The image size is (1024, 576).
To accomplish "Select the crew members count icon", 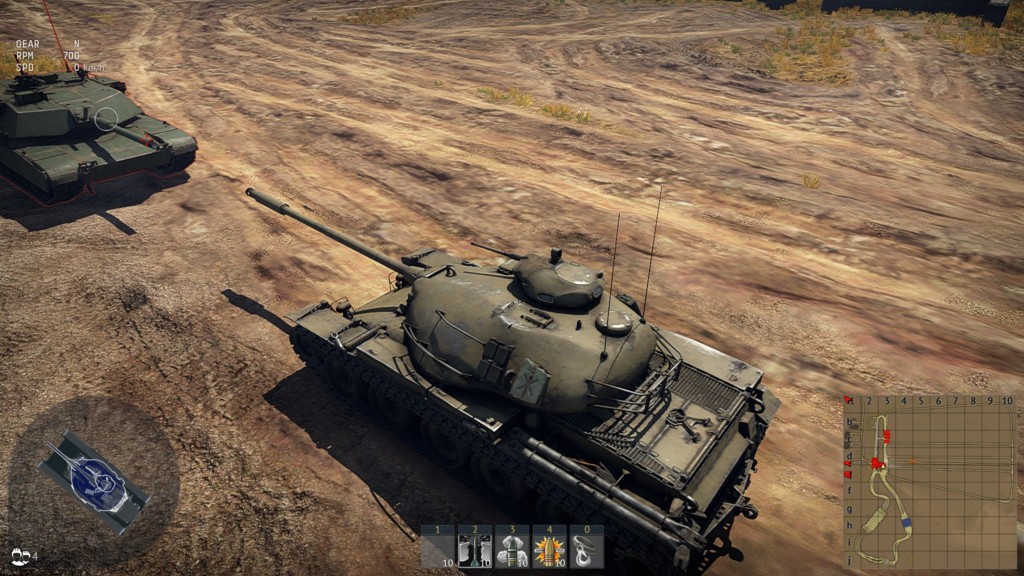I will [x=21, y=555].
